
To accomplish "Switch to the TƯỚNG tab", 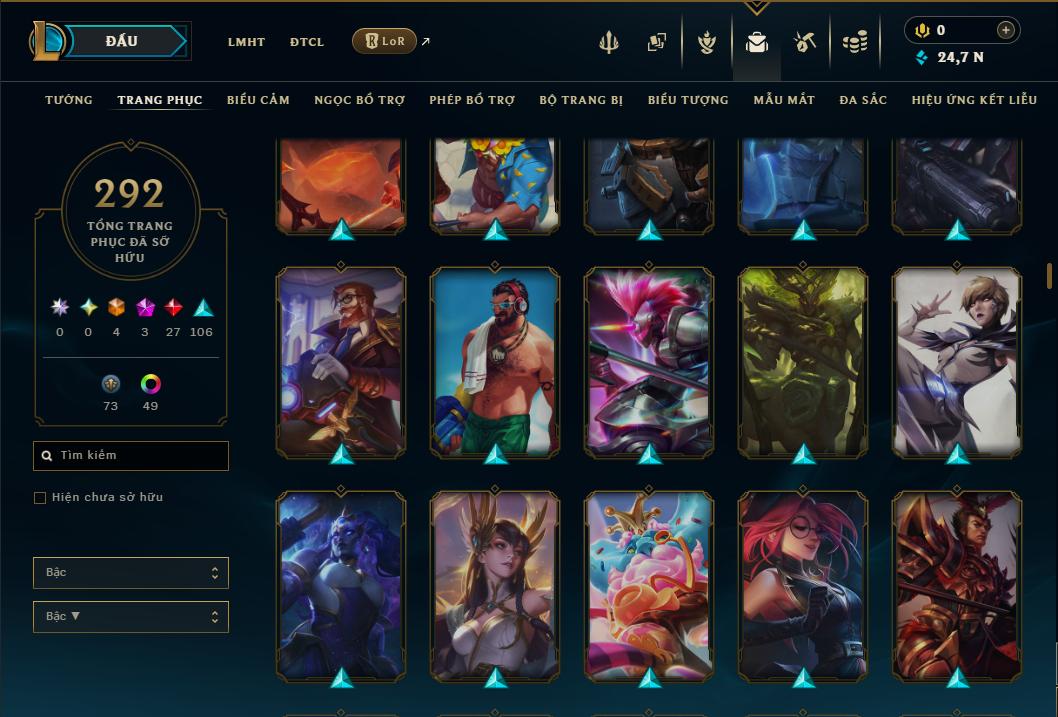I will (x=69, y=100).
